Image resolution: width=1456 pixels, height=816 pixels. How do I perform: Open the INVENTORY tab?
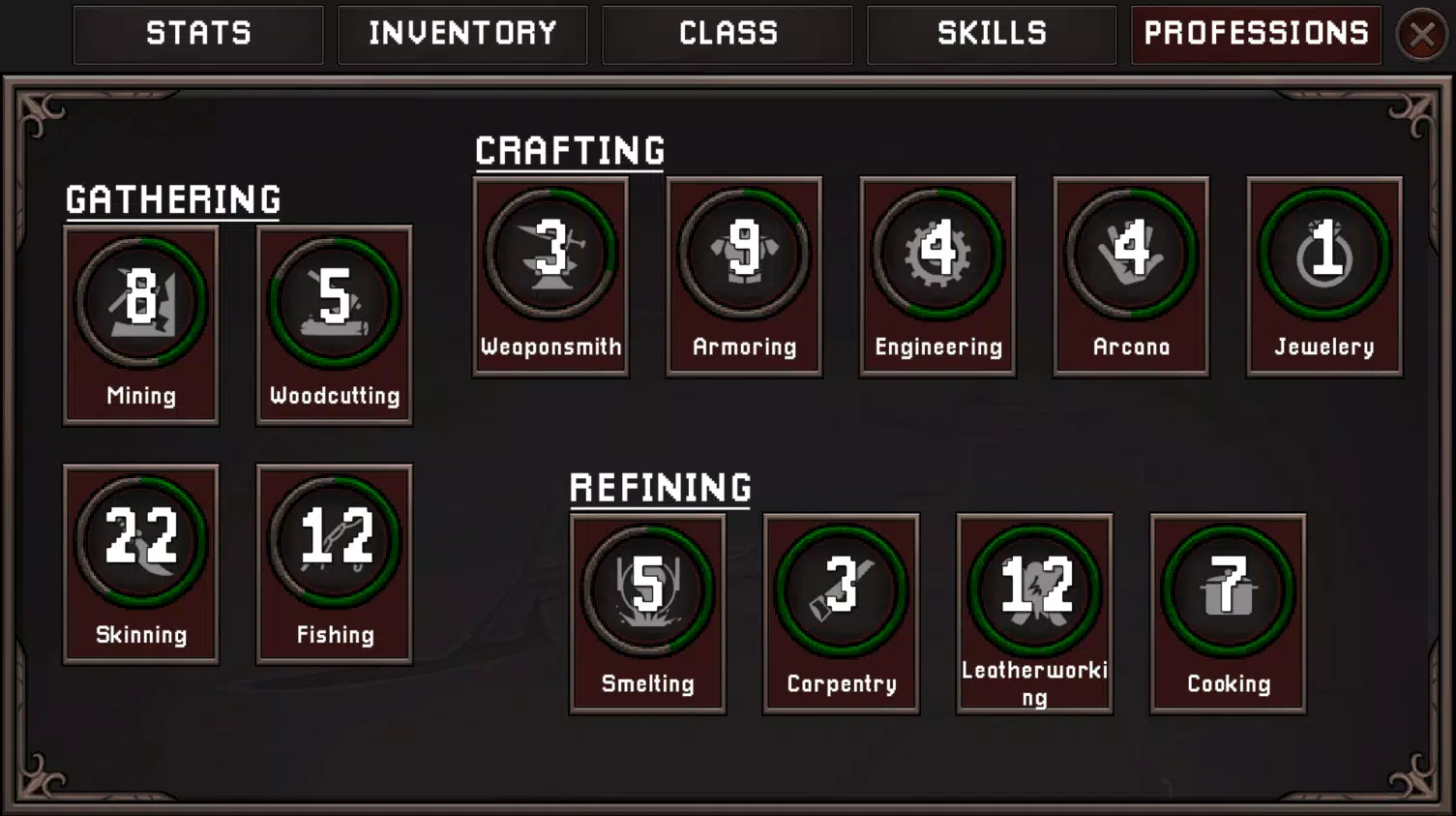(x=462, y=35)
